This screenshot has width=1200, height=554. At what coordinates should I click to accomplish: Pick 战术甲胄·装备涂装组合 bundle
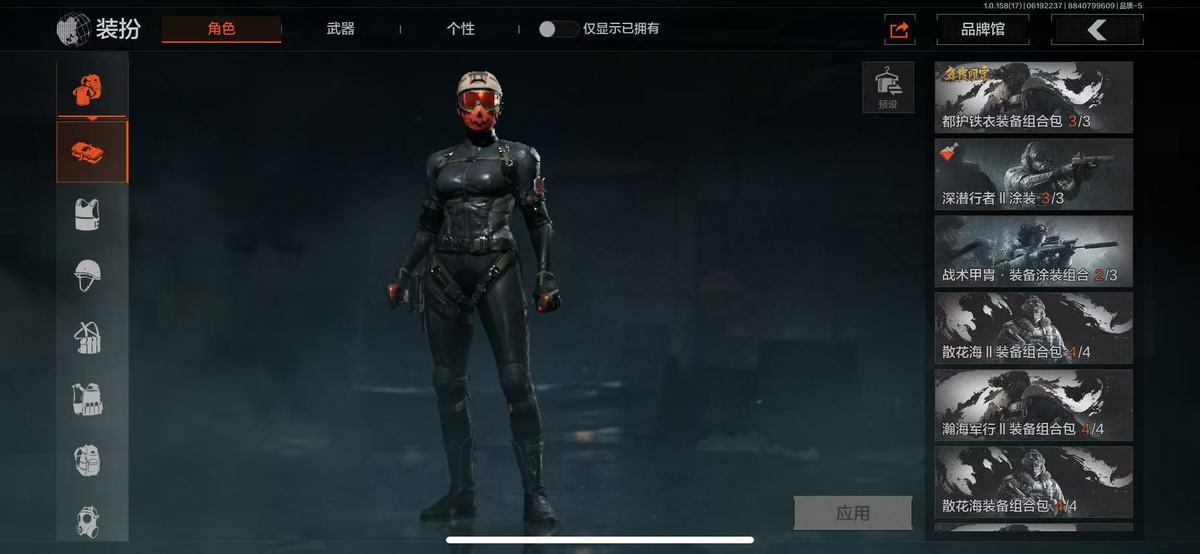coord(1033,251)
